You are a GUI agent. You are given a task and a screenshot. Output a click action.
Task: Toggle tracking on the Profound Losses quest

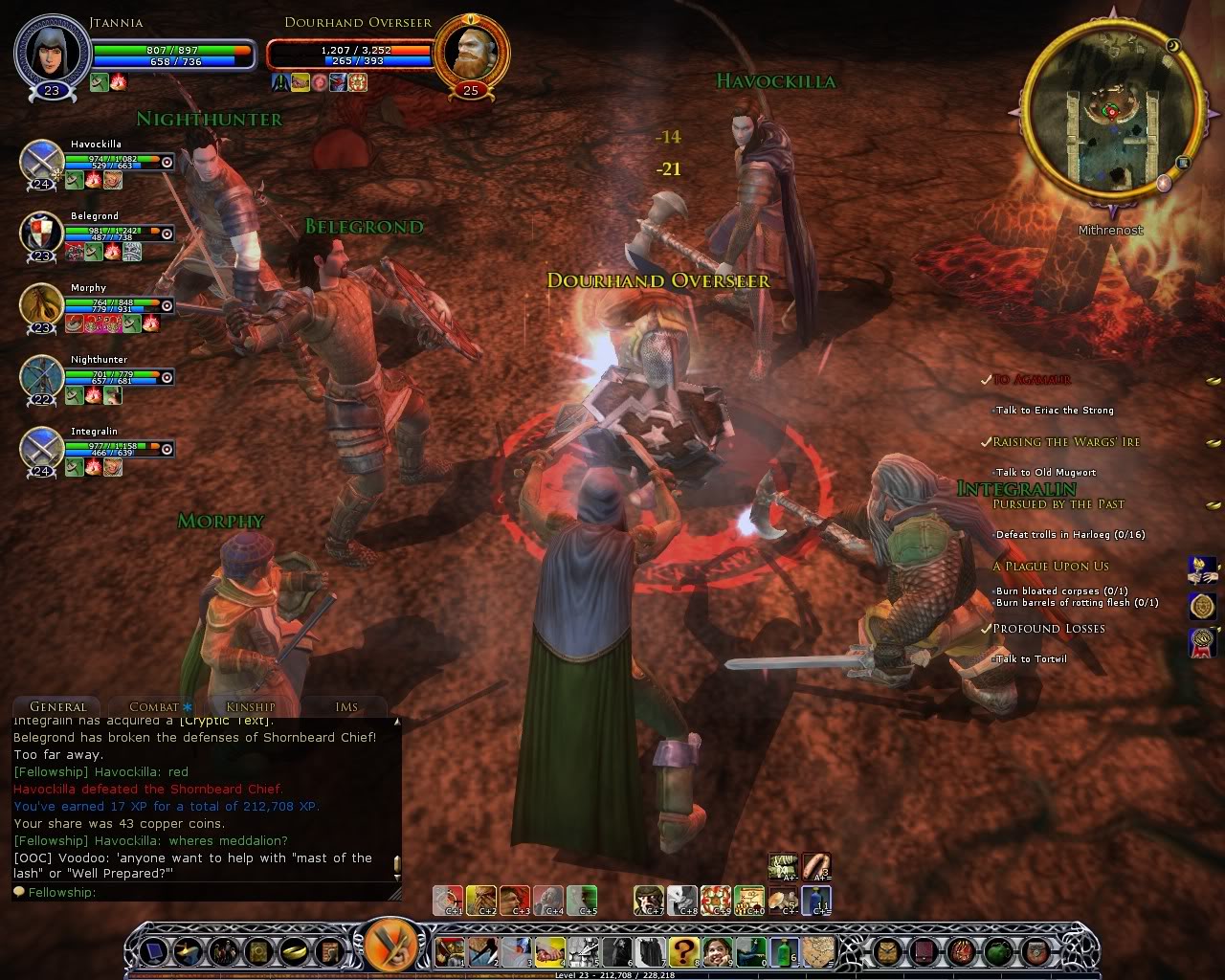coord(987,629)
